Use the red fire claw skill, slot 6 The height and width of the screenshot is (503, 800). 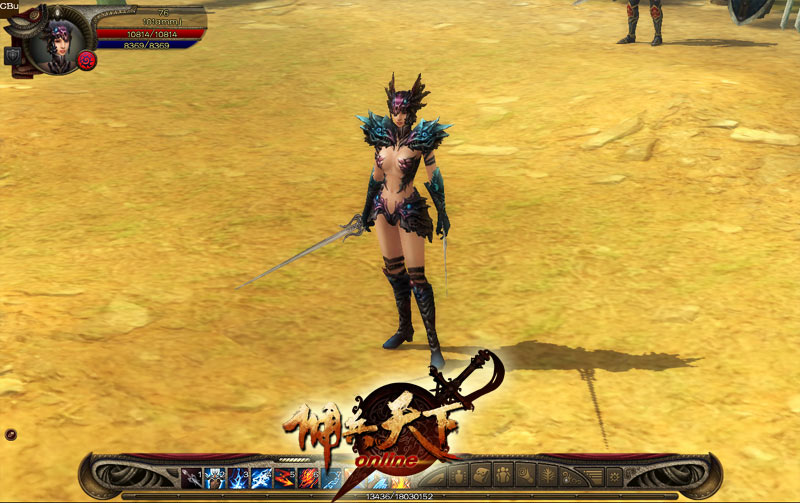309,477
